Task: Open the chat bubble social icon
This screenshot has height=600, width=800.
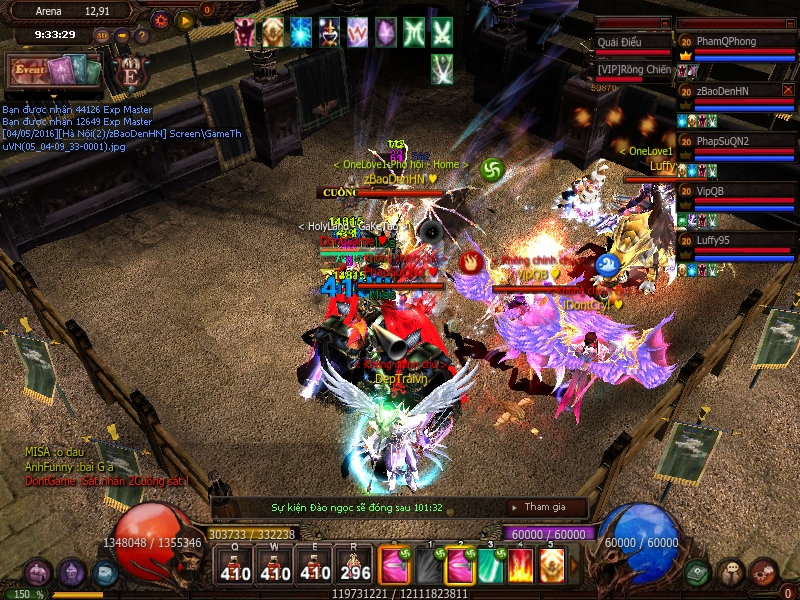Action: coord(731,572)
